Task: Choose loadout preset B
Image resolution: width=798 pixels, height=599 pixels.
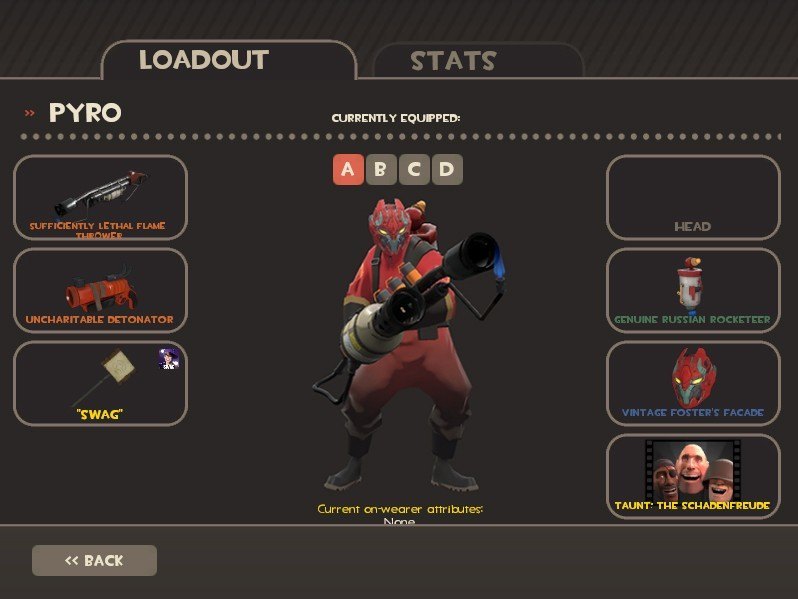Action: click(x=380, y=169)
